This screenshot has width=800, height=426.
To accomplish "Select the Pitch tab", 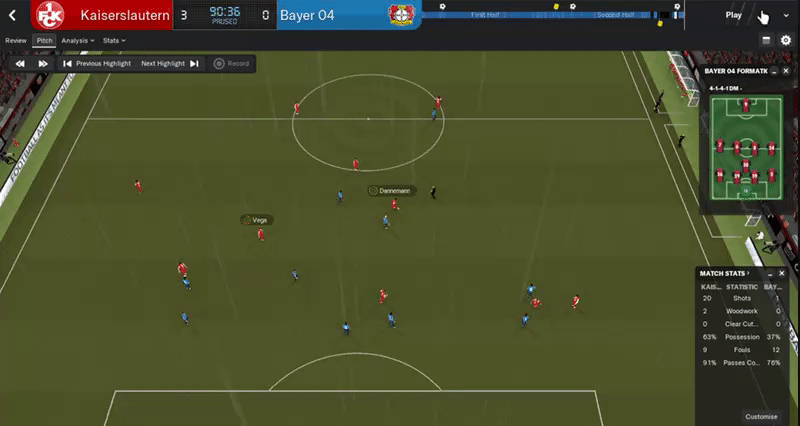I will click(x=44, y=41).
